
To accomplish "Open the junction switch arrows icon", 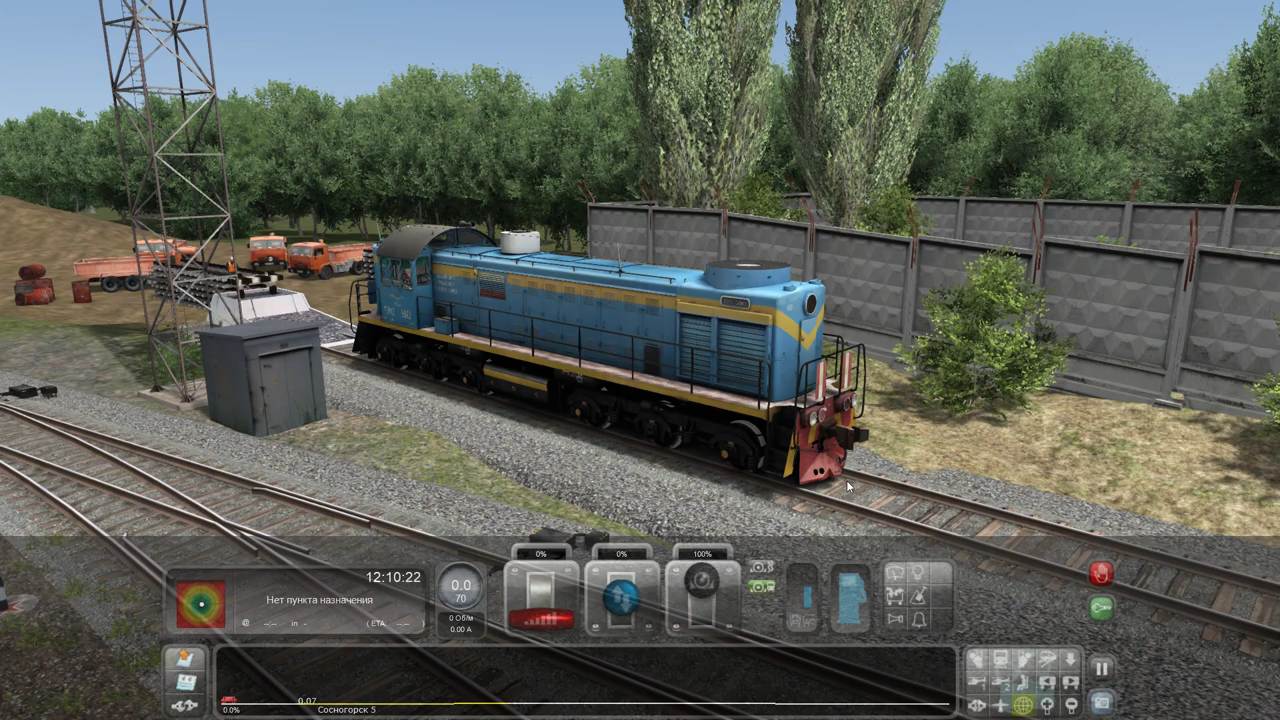I will pos(185,705).
